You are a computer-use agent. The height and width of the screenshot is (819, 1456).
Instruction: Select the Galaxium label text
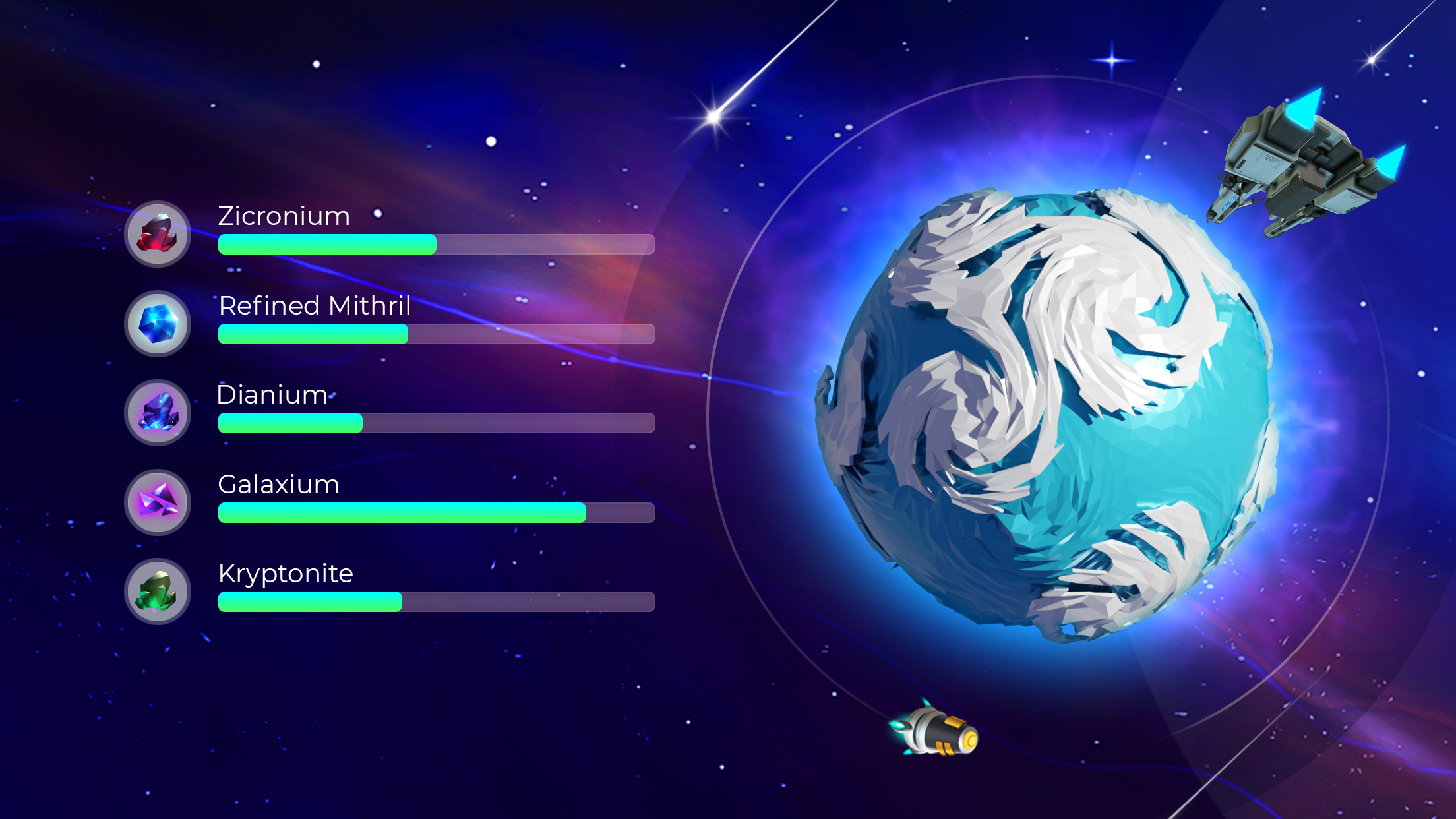pos(278,485)
